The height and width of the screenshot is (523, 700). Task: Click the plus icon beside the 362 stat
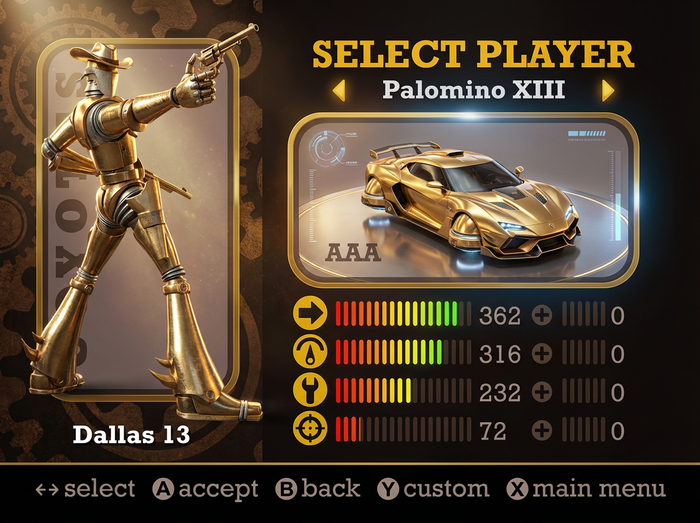(542, 315)
